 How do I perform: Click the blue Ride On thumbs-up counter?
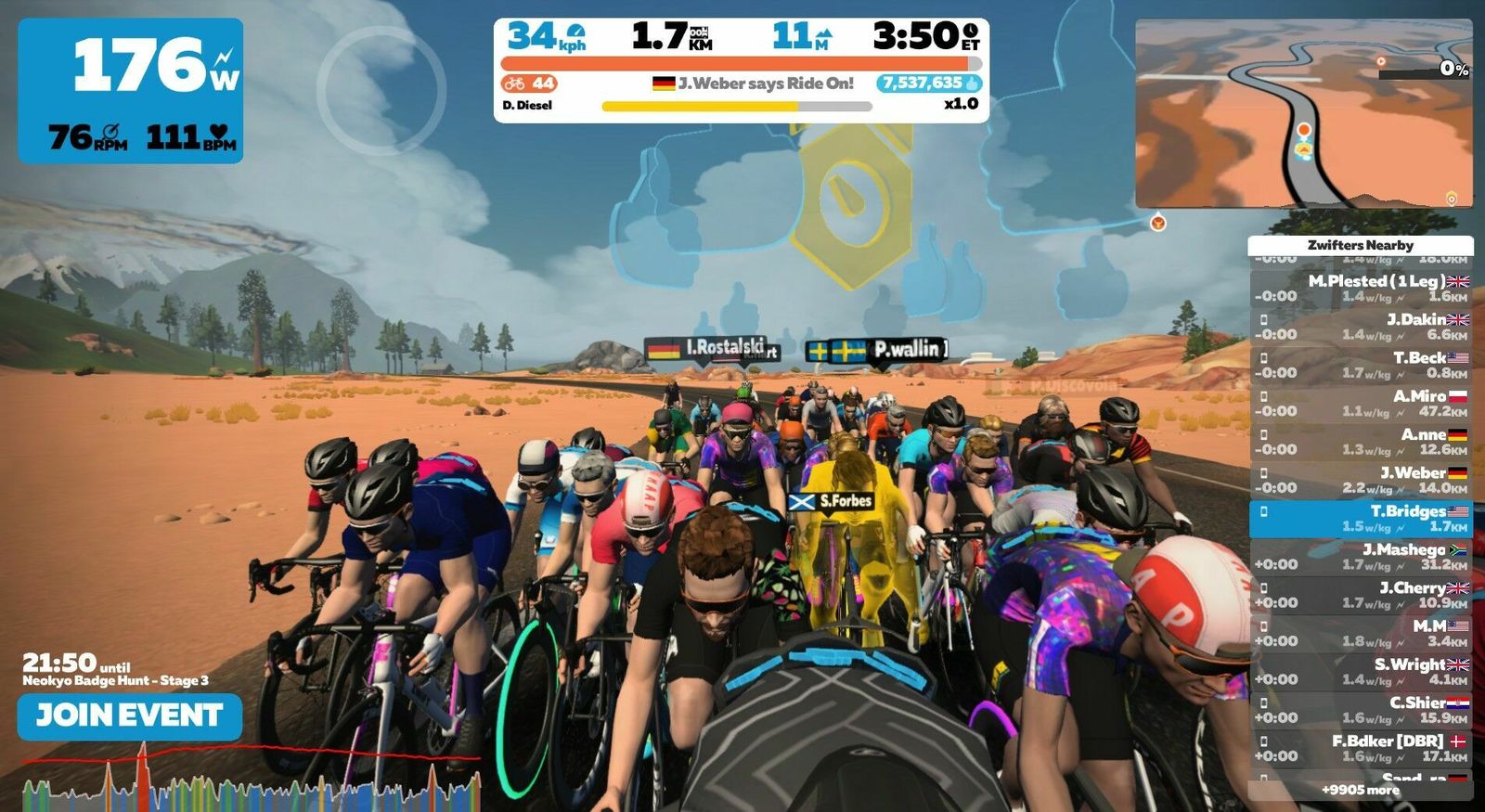[x=929, y=84]
